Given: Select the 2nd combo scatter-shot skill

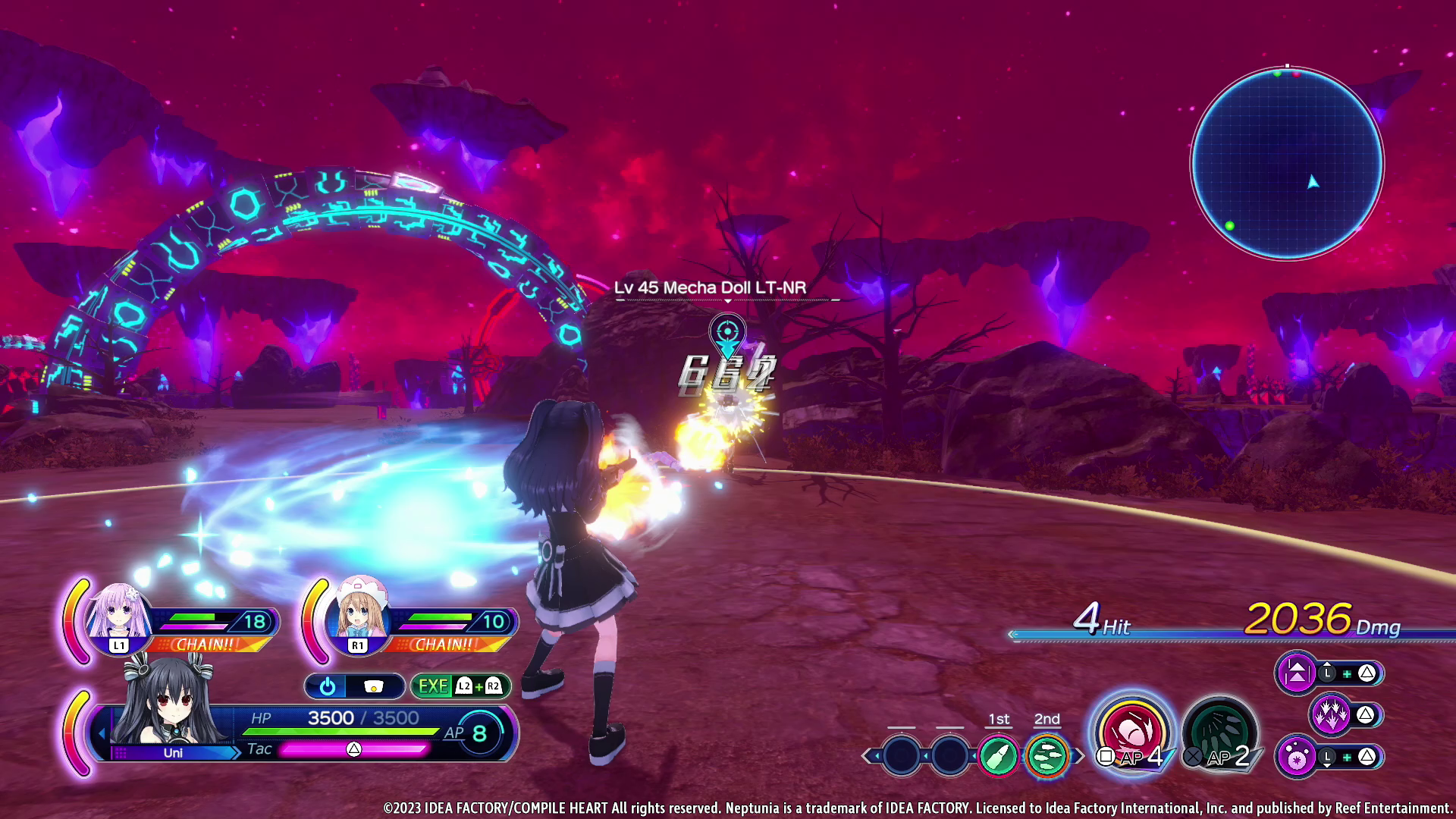Looking at the screenshot, I should 1046,755.
